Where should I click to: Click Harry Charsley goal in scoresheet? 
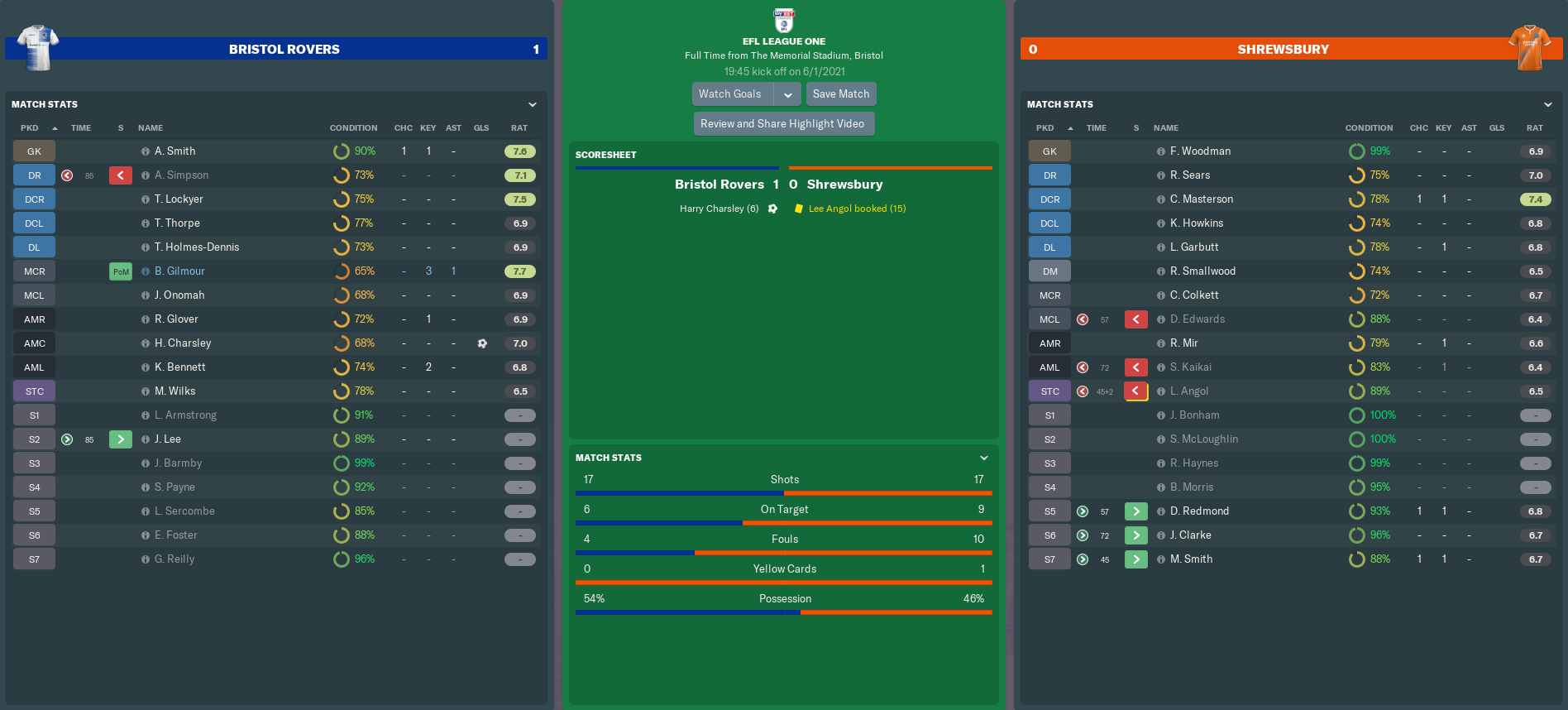(719, 209)
